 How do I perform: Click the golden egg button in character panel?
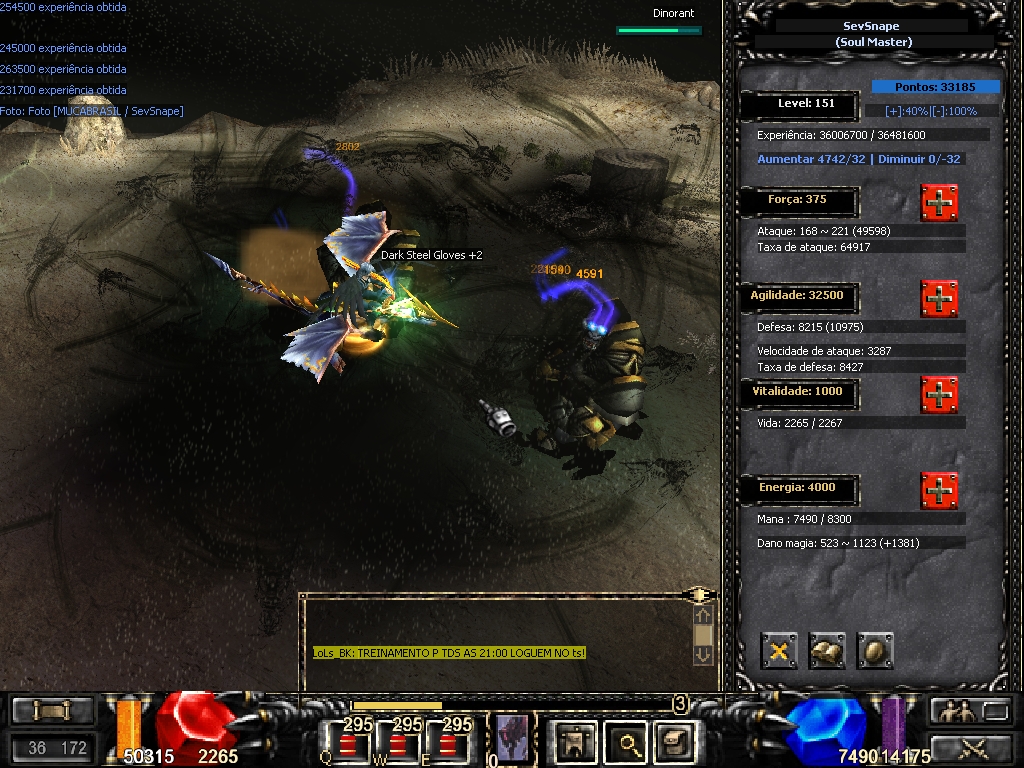[875, 650]
